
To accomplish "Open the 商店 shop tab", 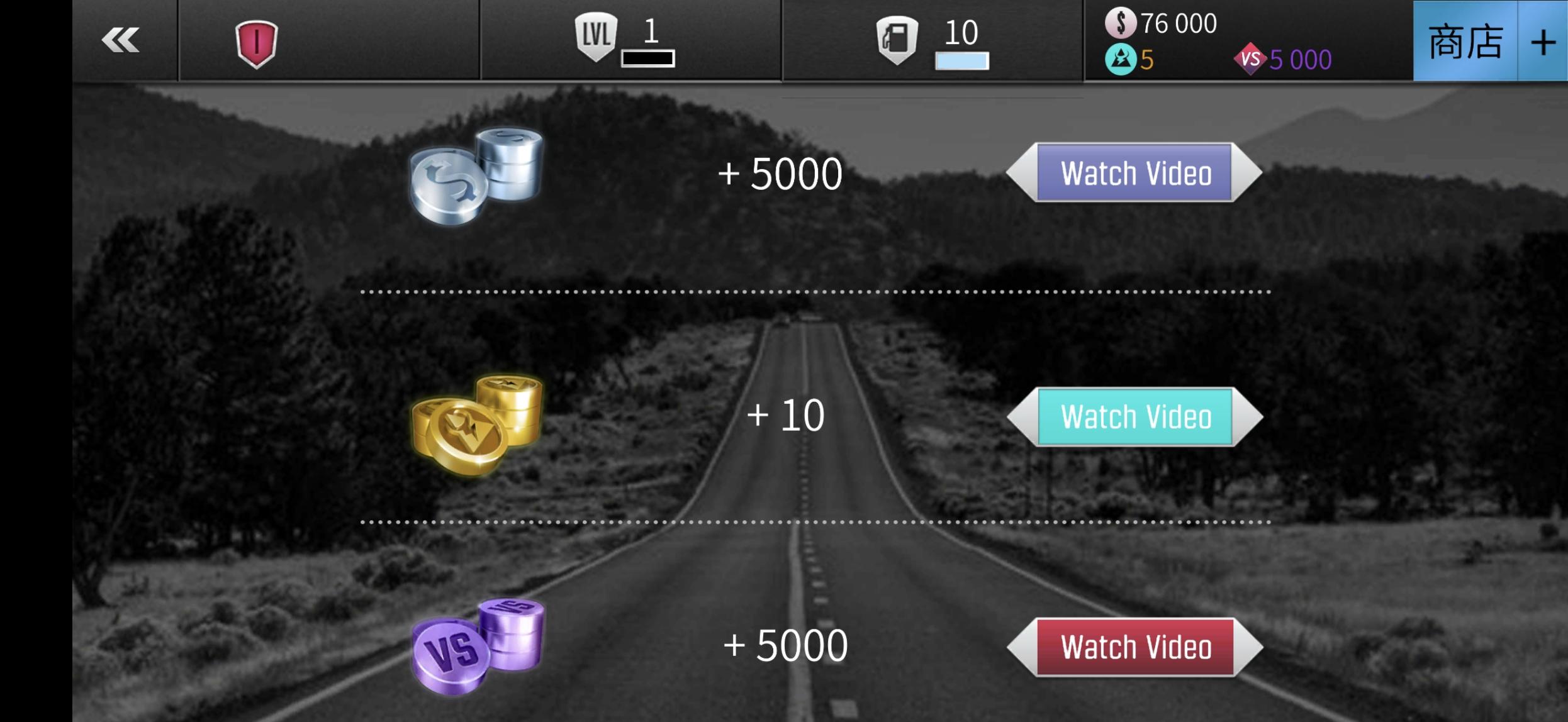I will [x=1466, y=42].
